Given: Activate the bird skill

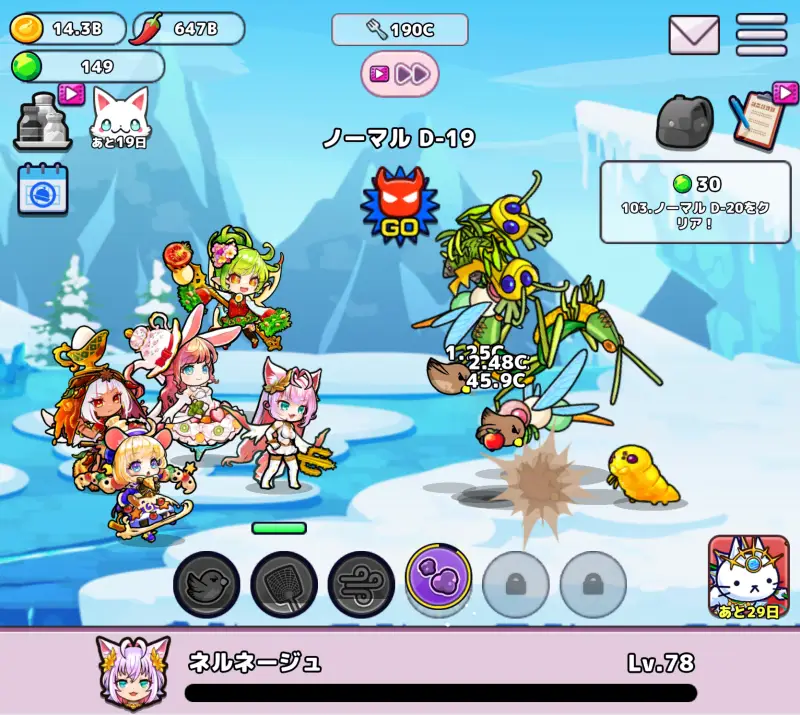Looking at the screenshot, I should (x=207, y=584).
